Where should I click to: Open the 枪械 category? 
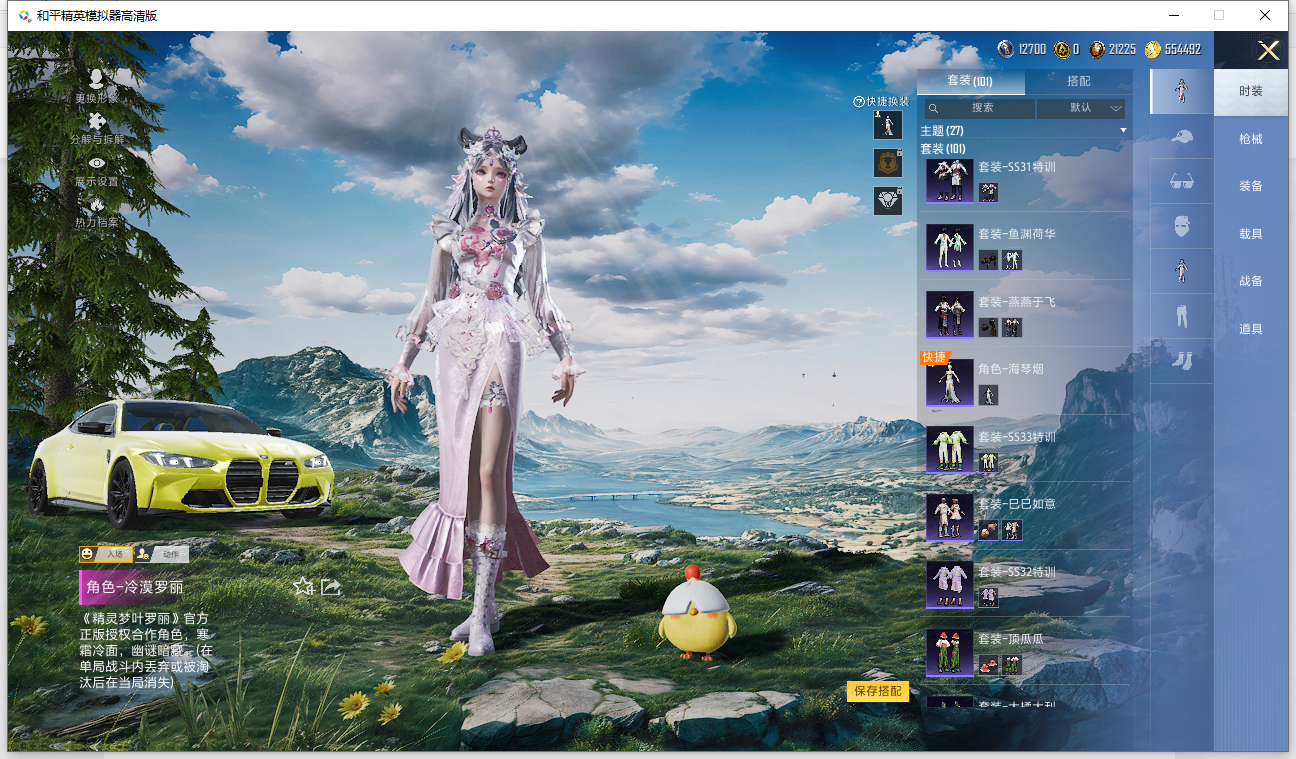[1250, 139]
